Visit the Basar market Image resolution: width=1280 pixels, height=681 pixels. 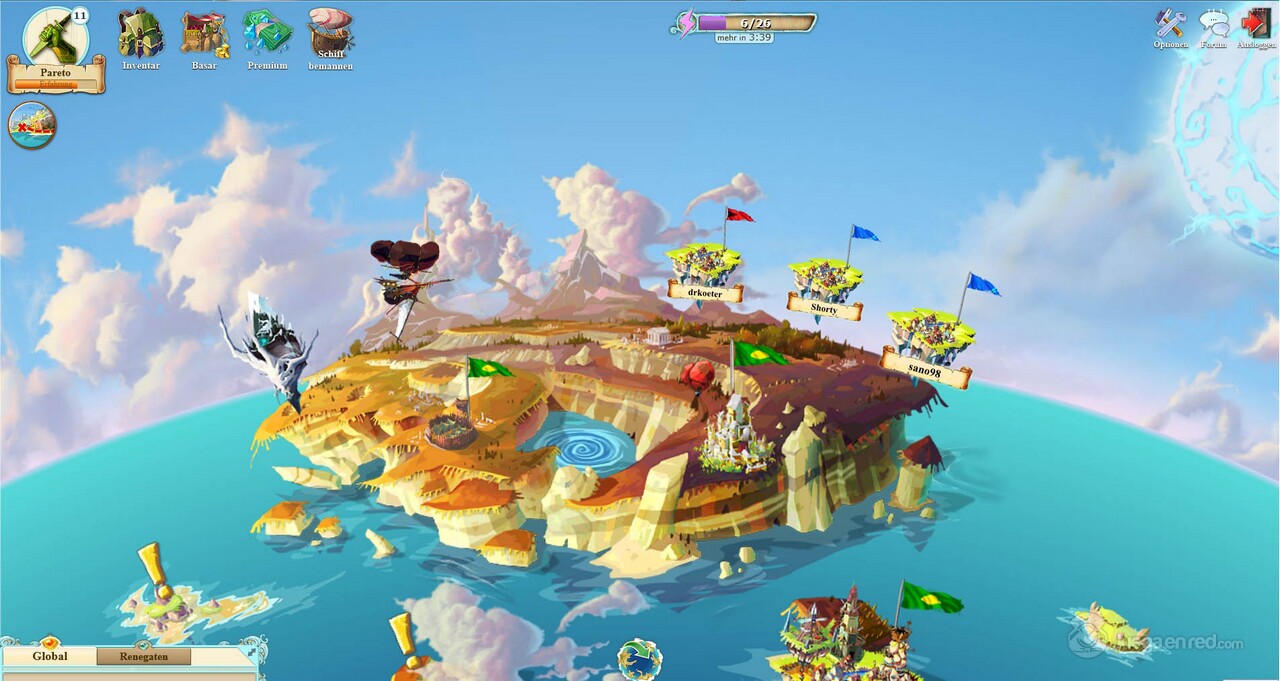pyautogui.click(x=204, y=34)
